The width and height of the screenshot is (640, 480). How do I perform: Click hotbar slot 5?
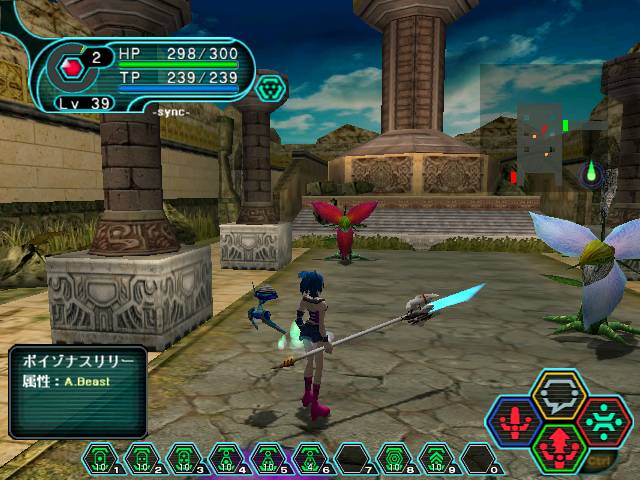pos(269,459)
